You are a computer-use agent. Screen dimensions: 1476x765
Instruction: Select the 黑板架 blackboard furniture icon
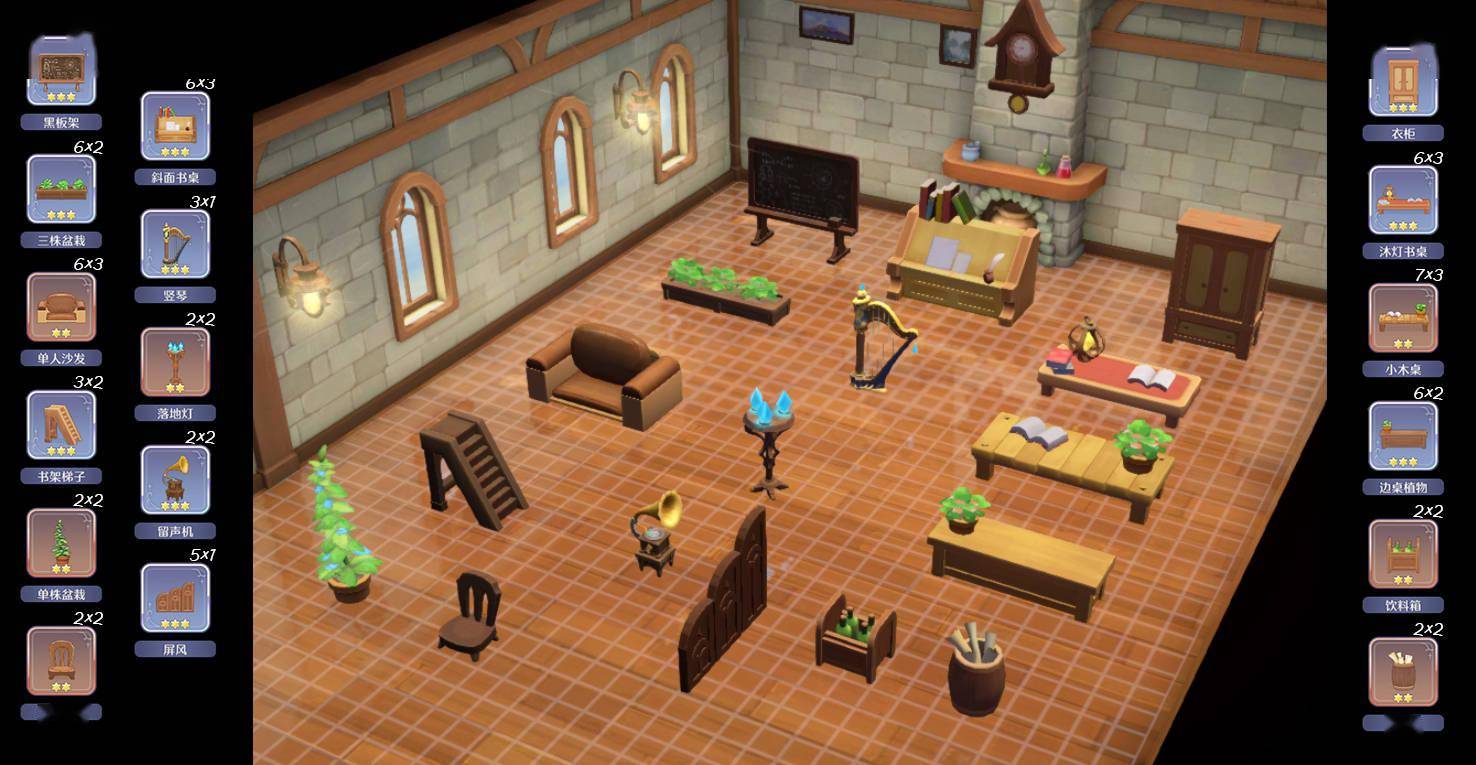pos(61,71)
